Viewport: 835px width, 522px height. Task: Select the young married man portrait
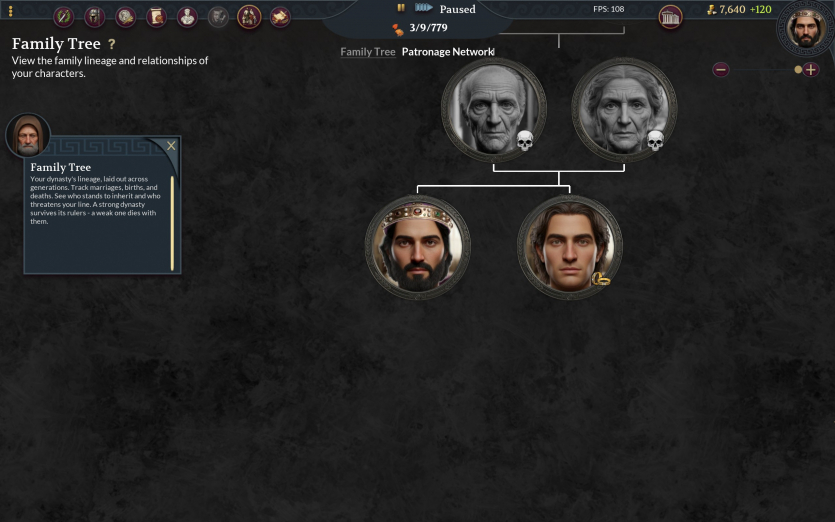coord(569,247)
